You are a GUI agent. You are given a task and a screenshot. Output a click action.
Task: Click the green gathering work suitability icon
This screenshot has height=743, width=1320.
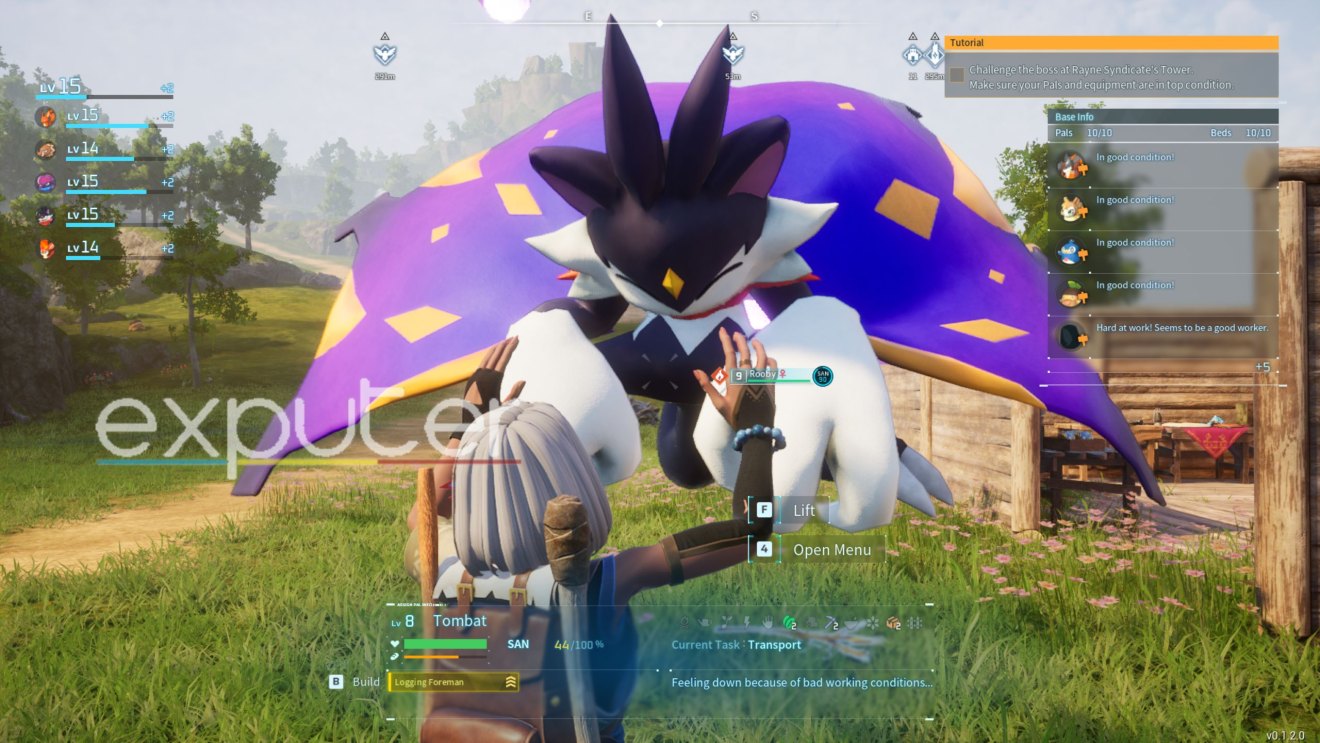[788, 622]
